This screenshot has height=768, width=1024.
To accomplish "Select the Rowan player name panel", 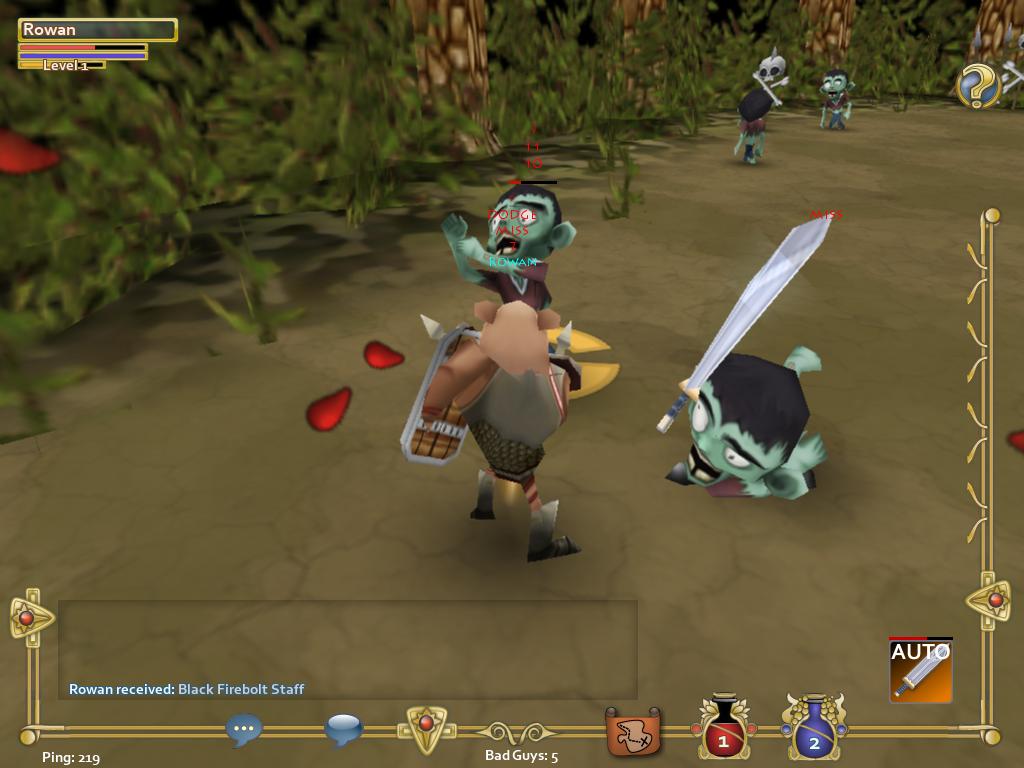I will click(x=97, y=30).
